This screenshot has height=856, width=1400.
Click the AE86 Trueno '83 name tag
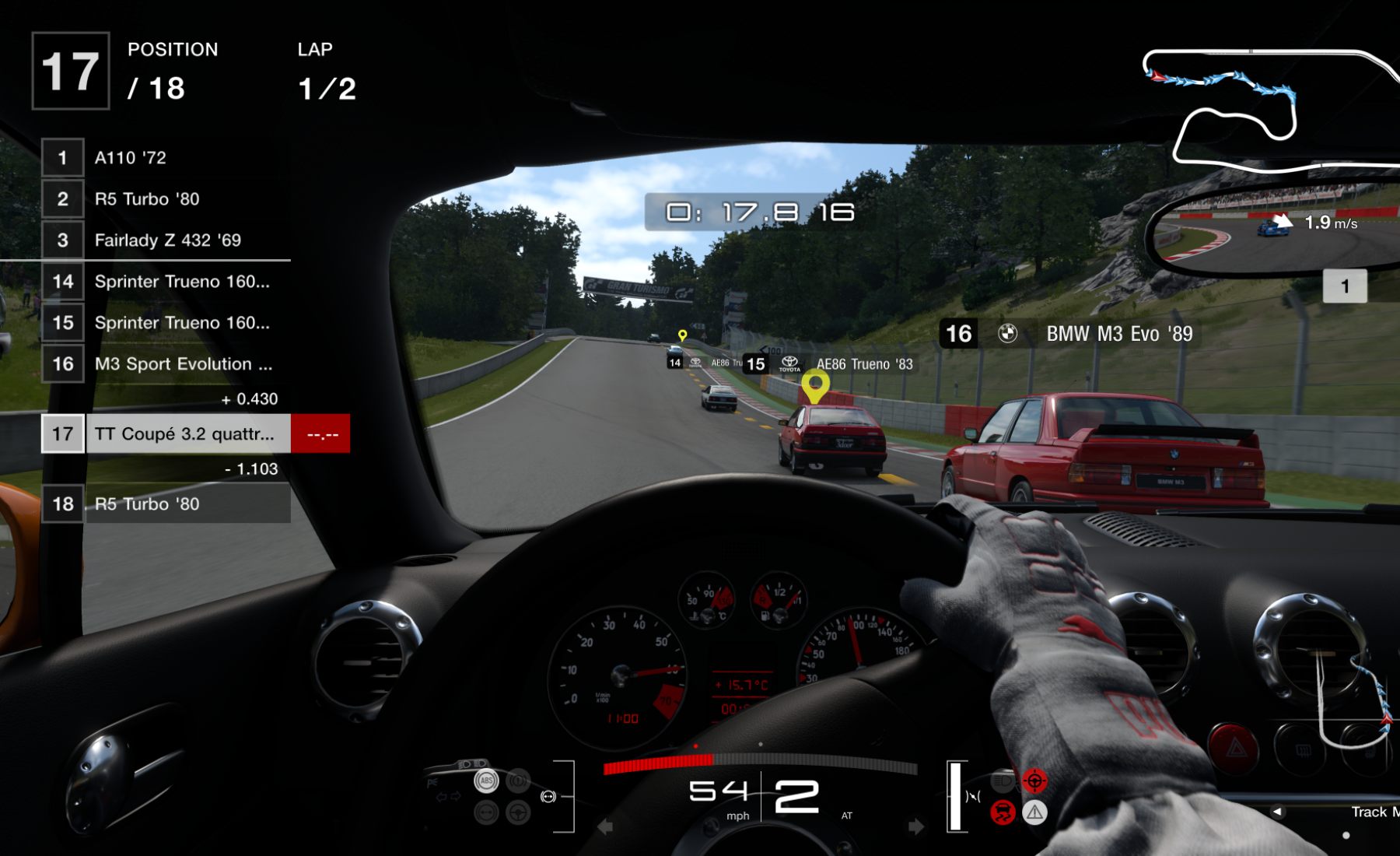[x=863, y=364]
